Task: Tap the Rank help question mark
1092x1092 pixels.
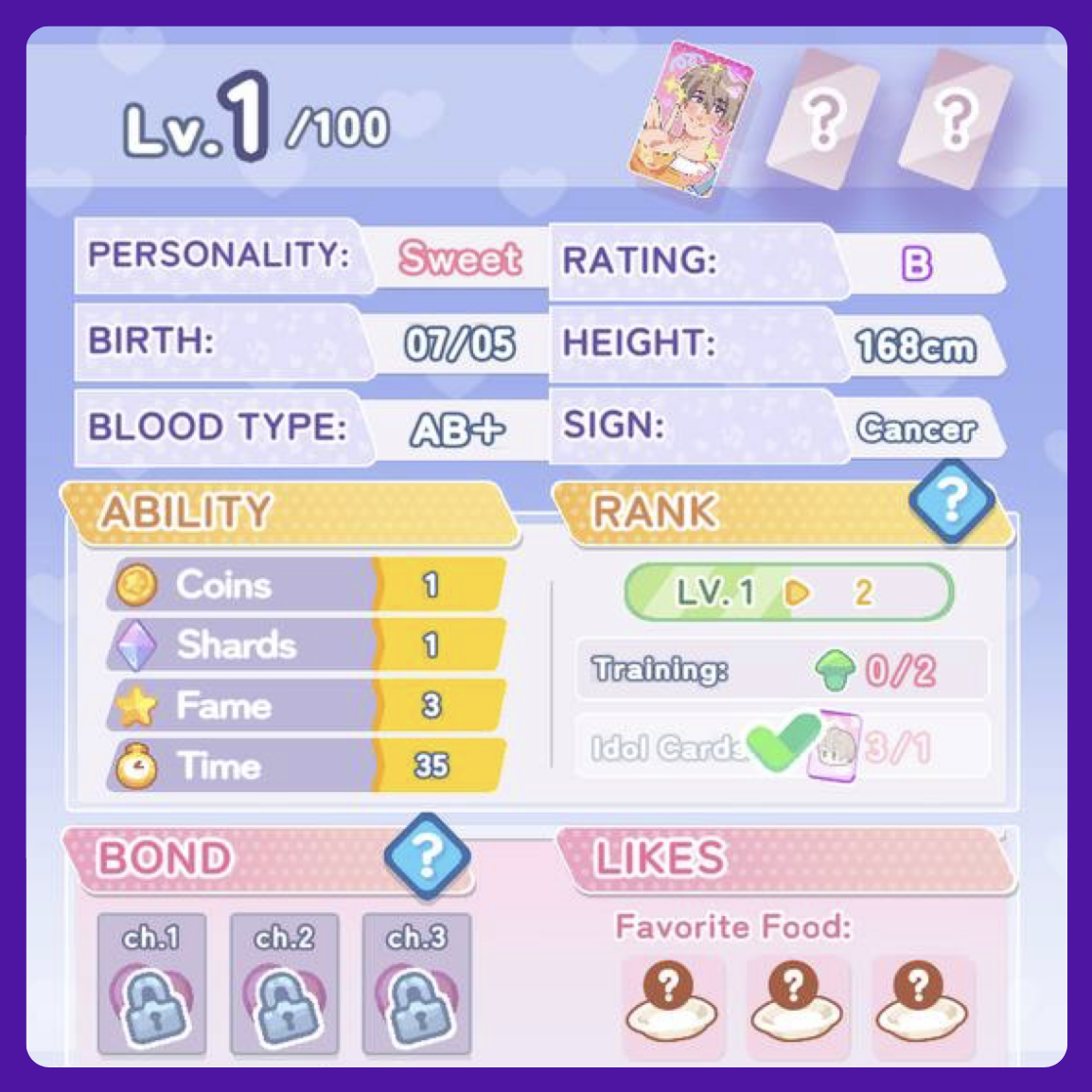Action: click(951, 499)
